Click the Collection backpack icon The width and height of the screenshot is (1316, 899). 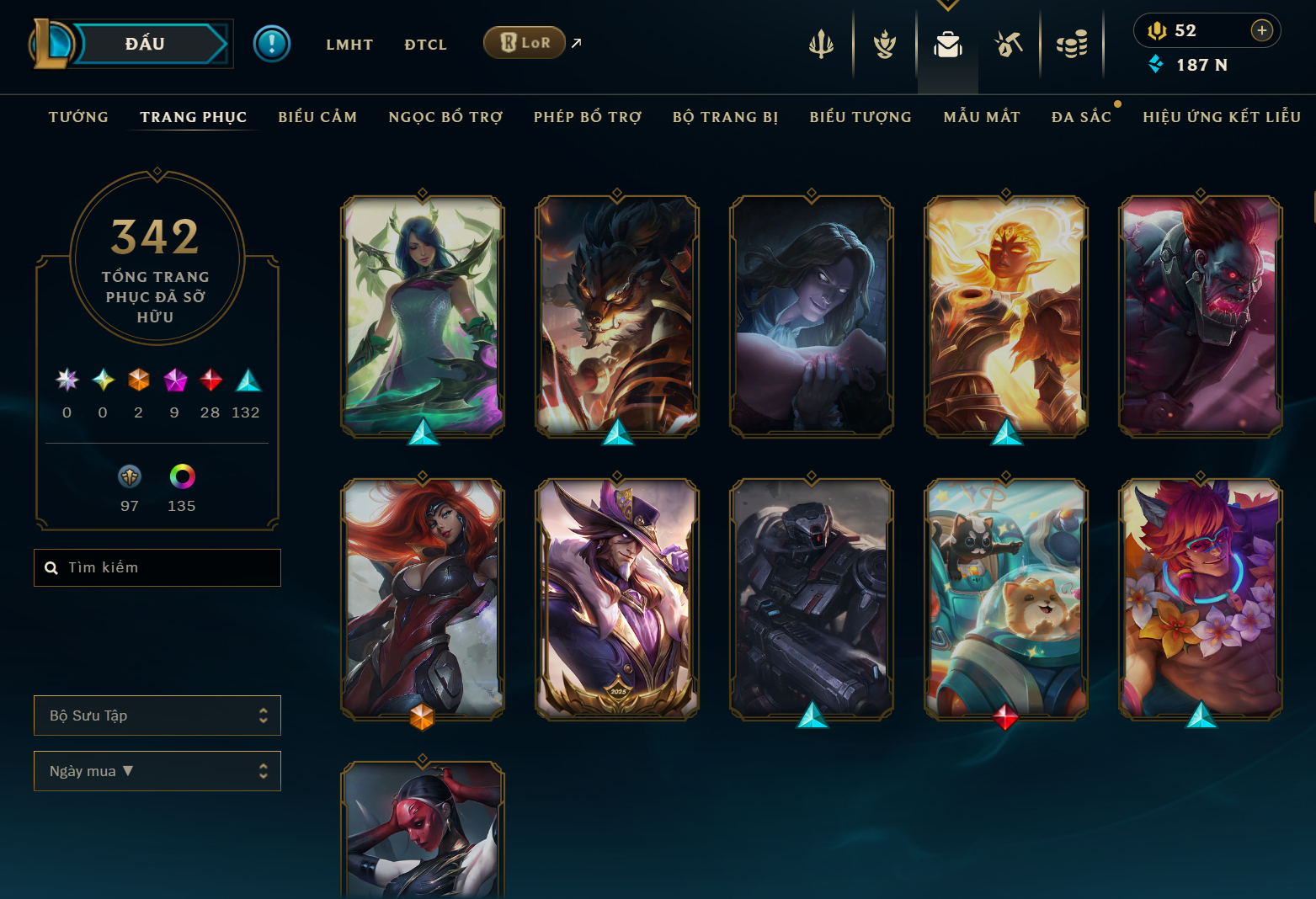pyautogui.click(x=947, y=46)
